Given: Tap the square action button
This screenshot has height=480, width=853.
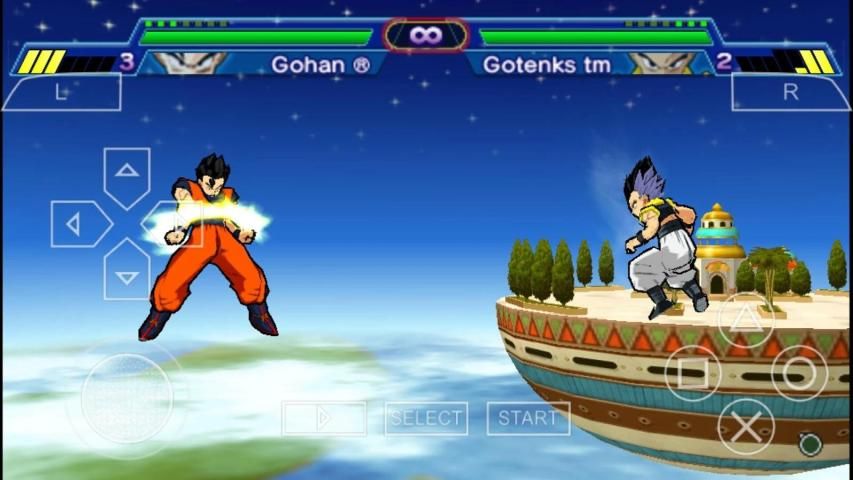Looking at the screenshot, I should click(x=693, y=373).
